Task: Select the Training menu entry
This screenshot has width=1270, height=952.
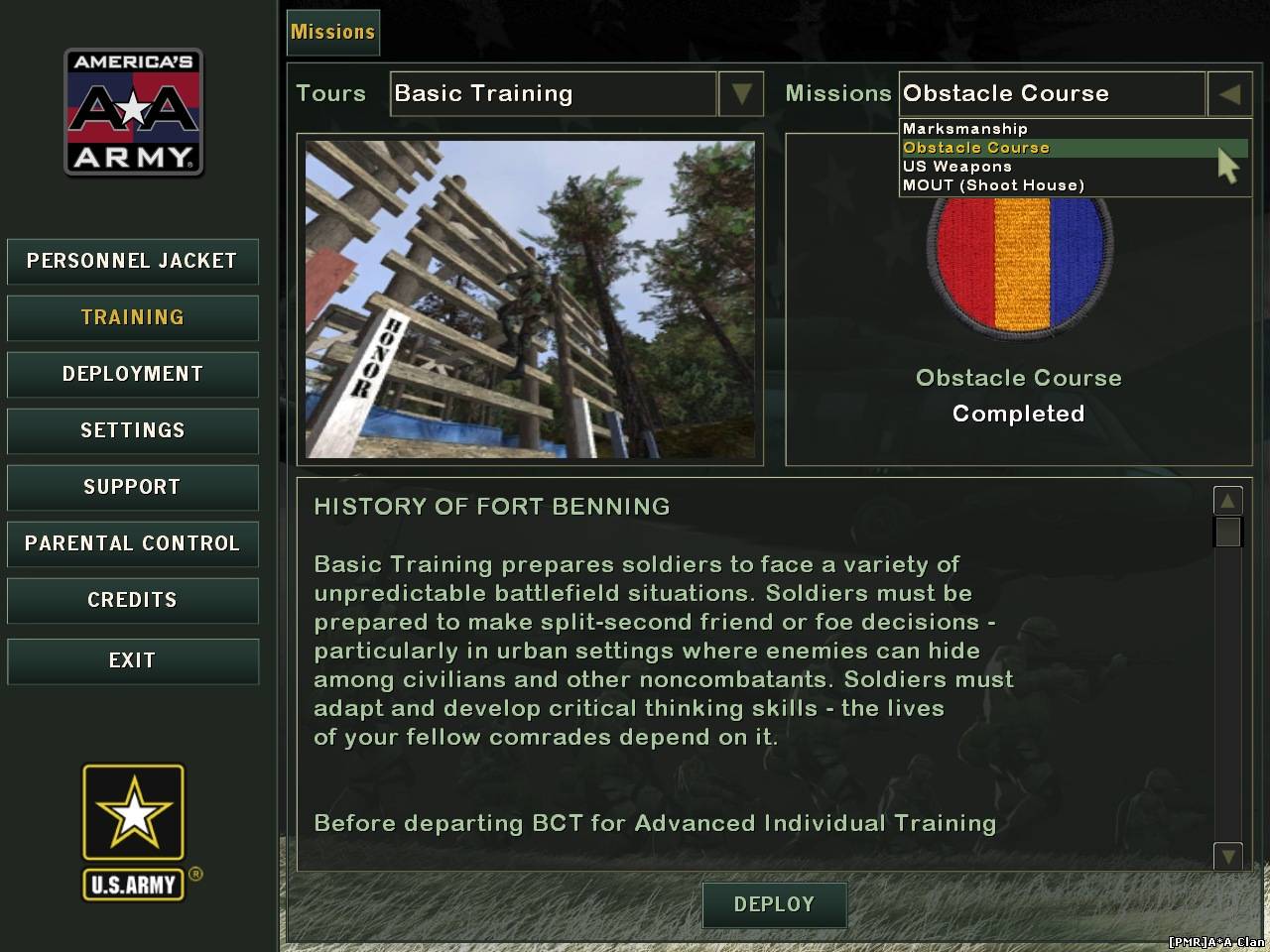Action: pyautogui.click(x=132, y=318)
